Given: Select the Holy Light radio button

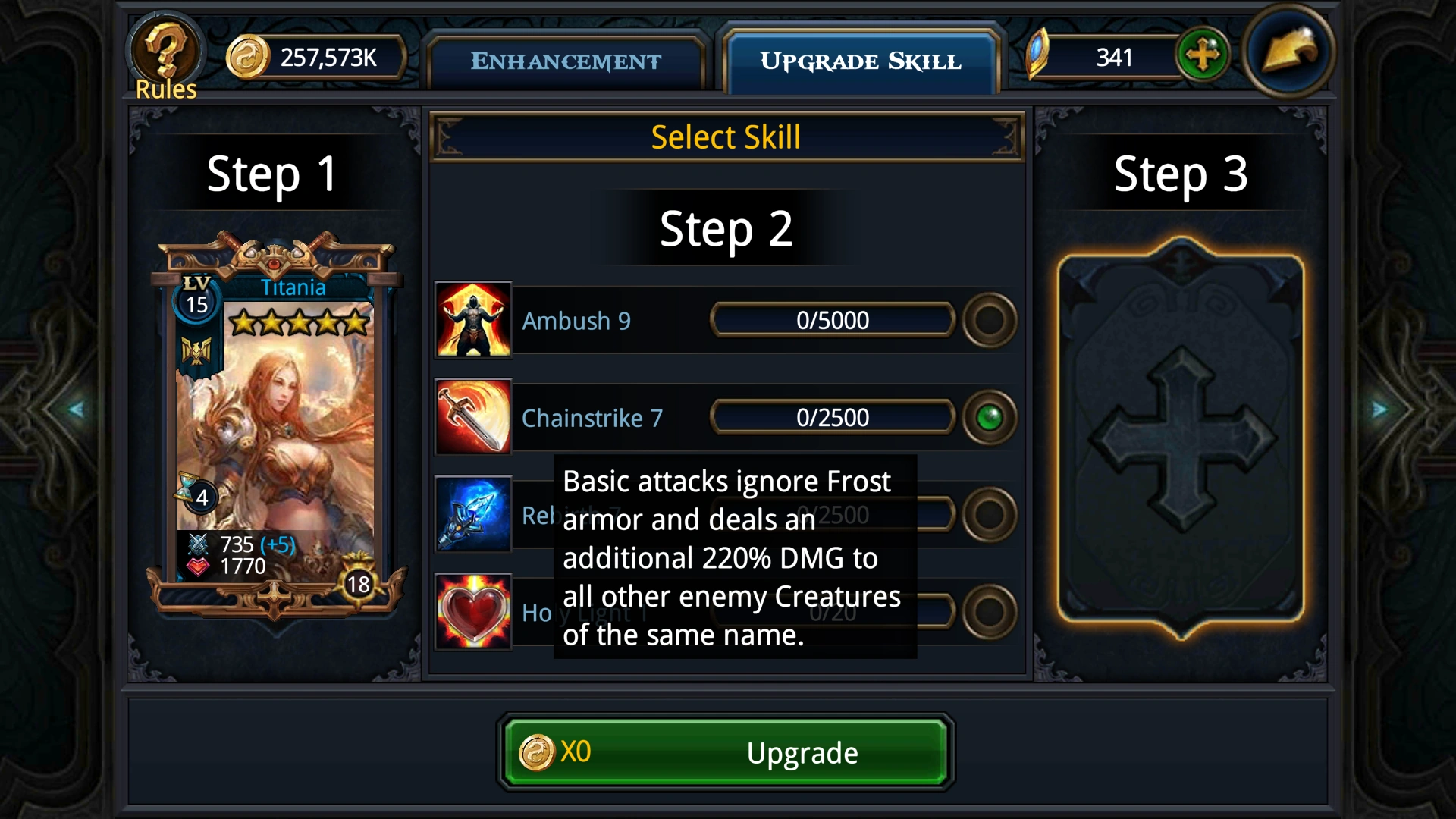Looking at the screenshot, I should [990, 611].
